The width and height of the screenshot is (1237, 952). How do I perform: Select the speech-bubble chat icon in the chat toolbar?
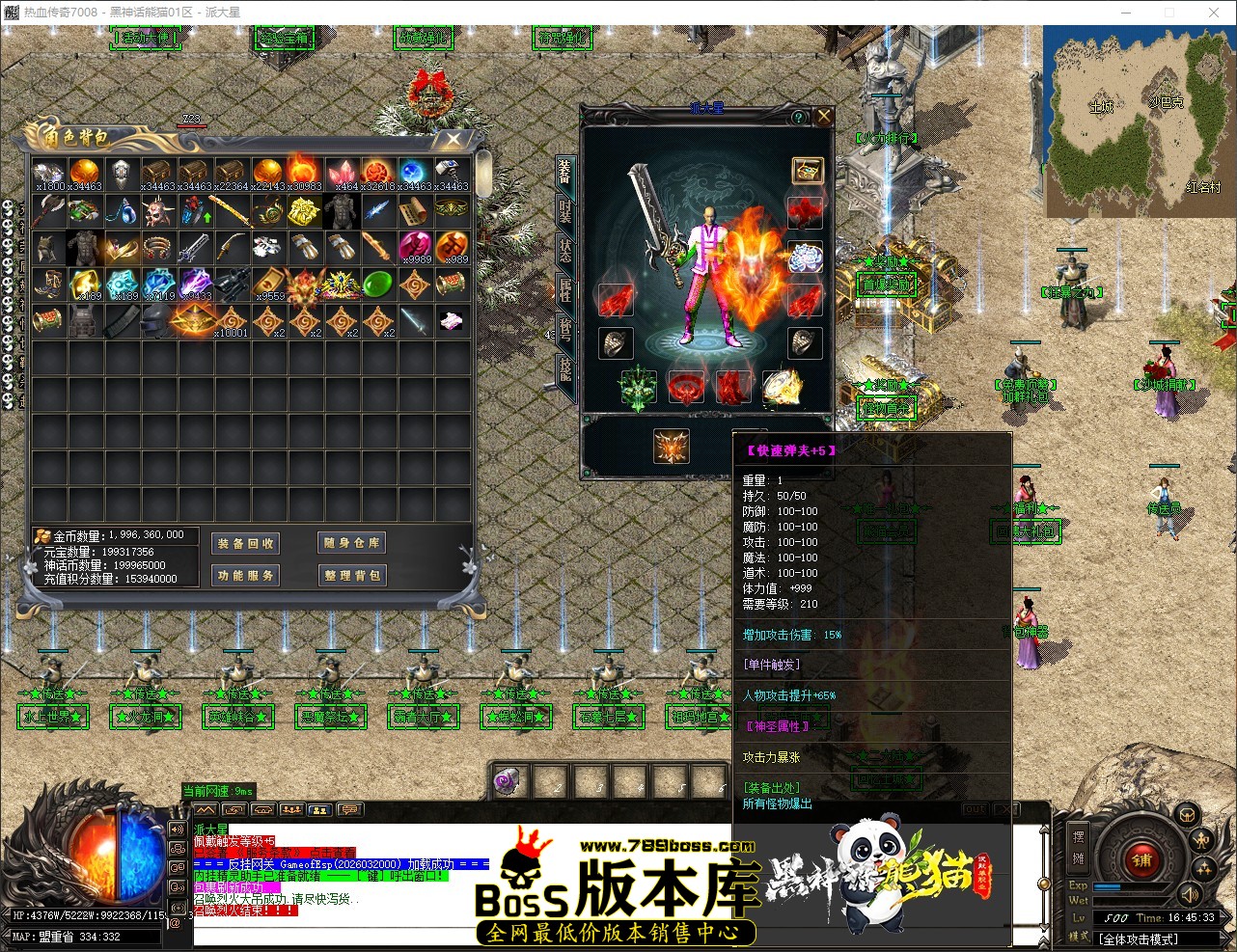[350, 809]
